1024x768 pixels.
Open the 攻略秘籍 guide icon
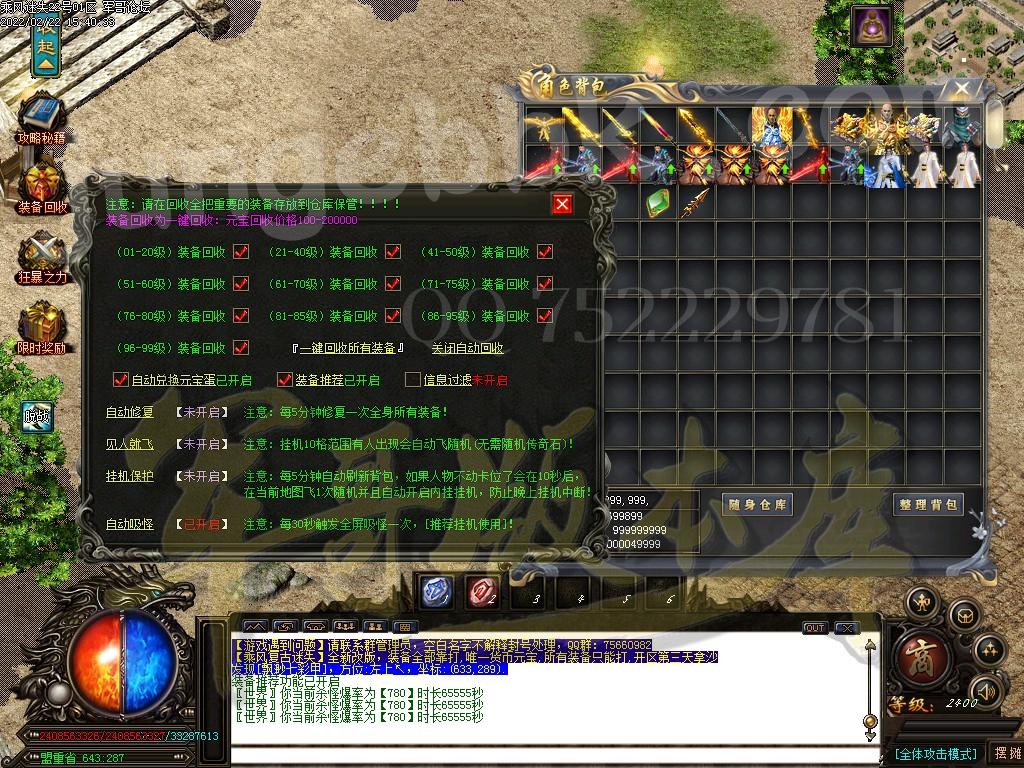tap(41, 120)
